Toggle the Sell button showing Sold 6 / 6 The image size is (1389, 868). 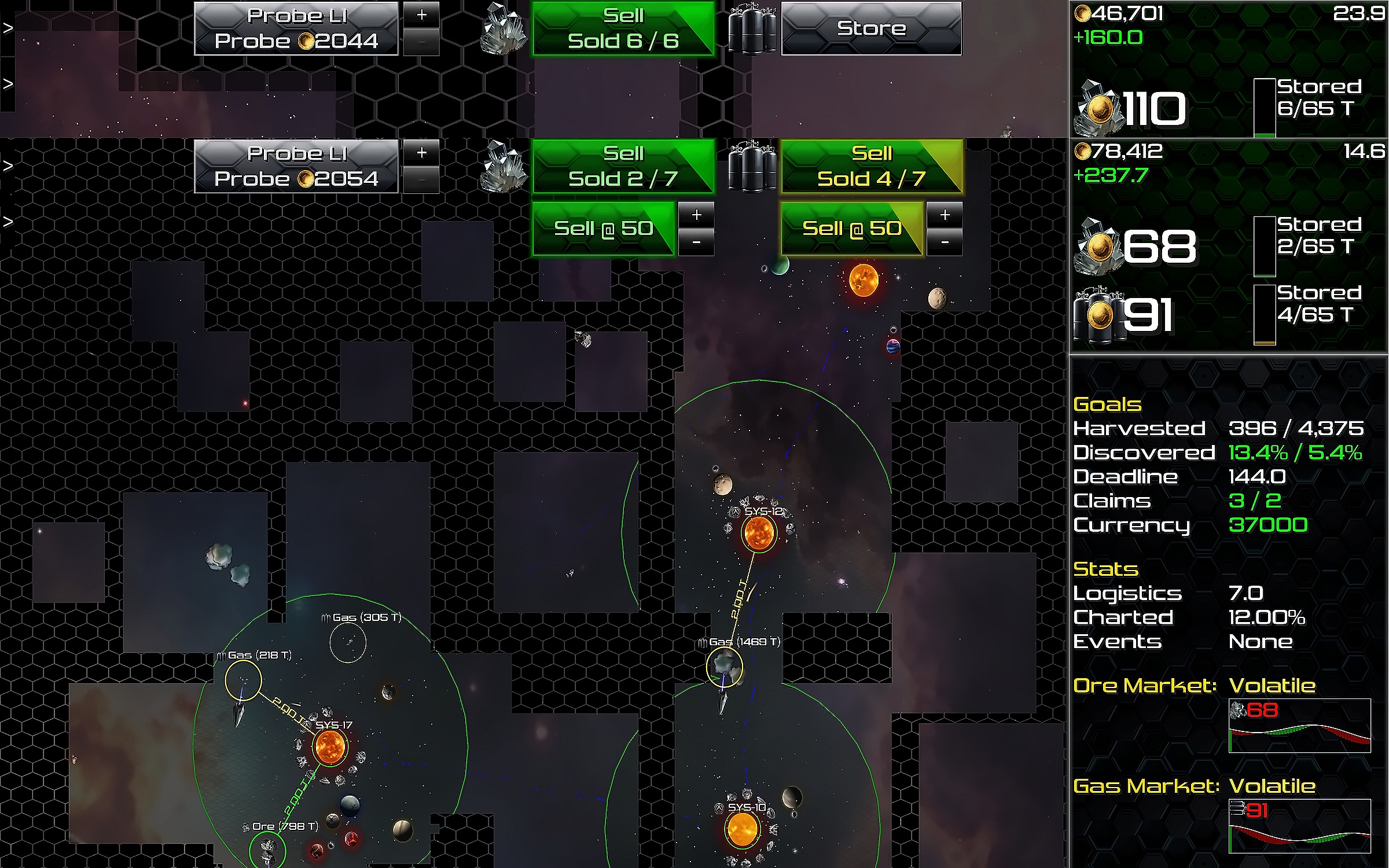(623, 28)
